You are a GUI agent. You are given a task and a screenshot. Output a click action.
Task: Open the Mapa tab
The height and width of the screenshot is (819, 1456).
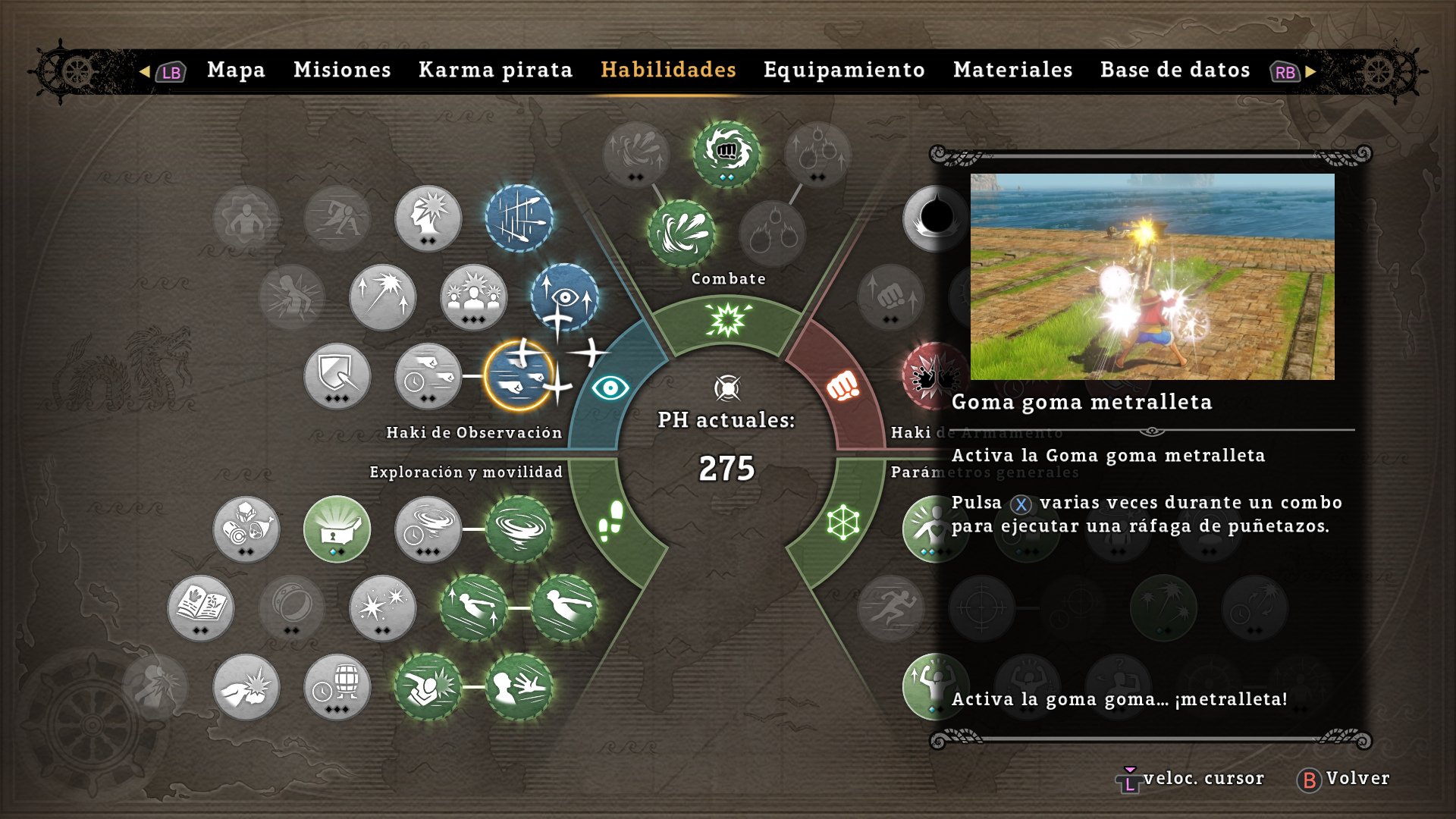(x=236, y=71)
